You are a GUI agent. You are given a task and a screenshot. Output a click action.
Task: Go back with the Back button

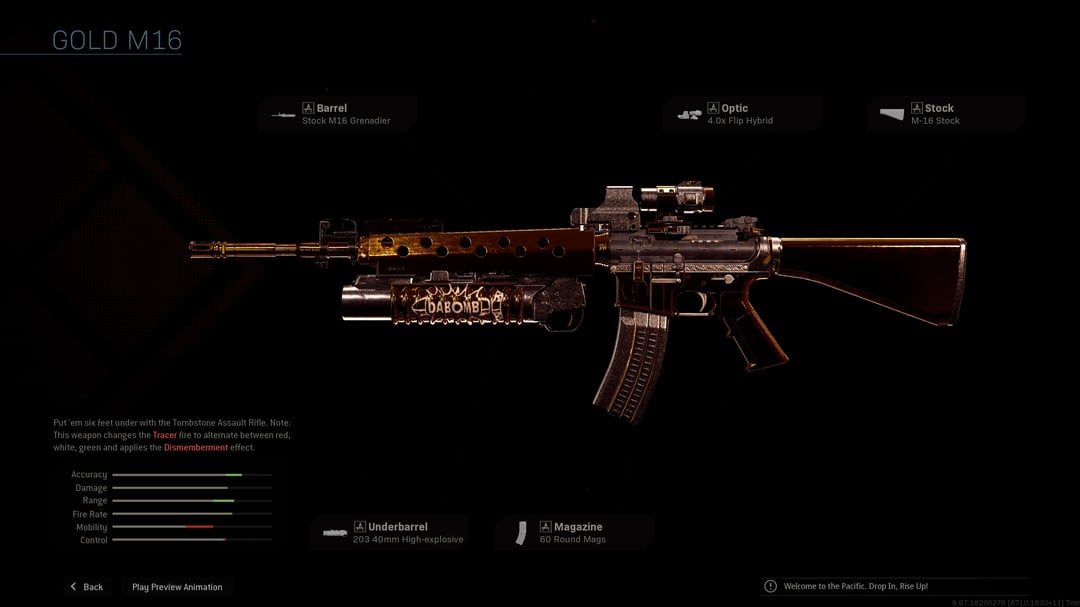tap(87, 587)
